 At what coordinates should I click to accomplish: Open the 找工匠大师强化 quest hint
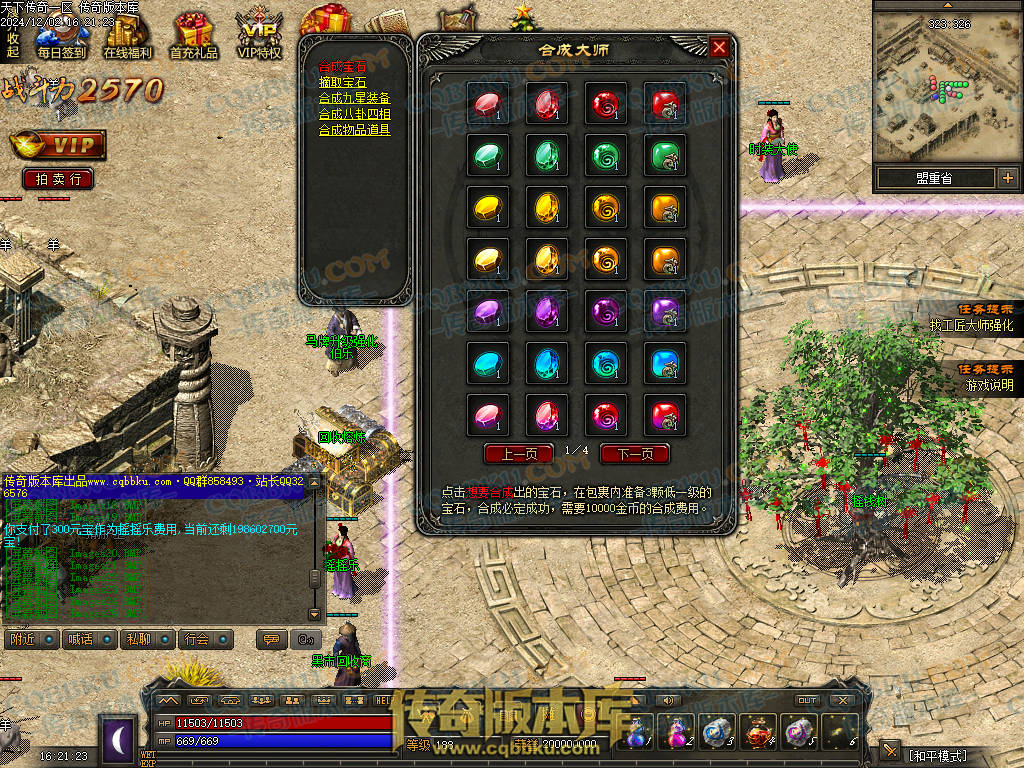tap(971, 325)
